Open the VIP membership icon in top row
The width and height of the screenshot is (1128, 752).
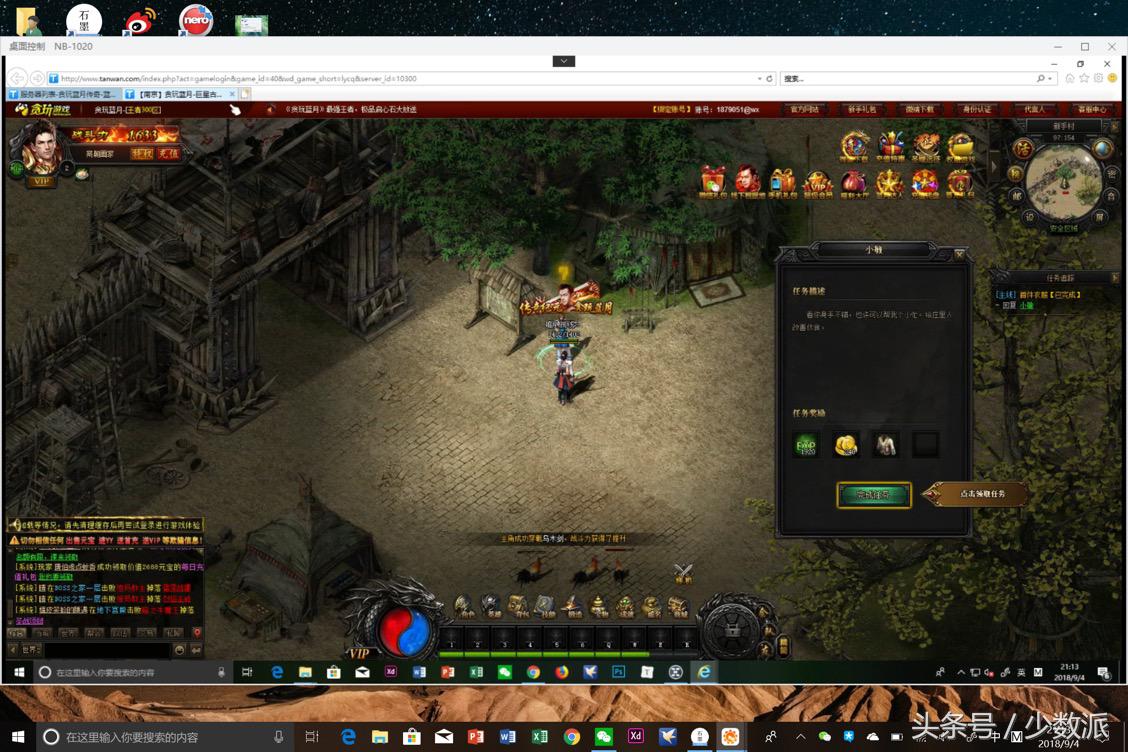pyautogui.click(x=818, y=182)
